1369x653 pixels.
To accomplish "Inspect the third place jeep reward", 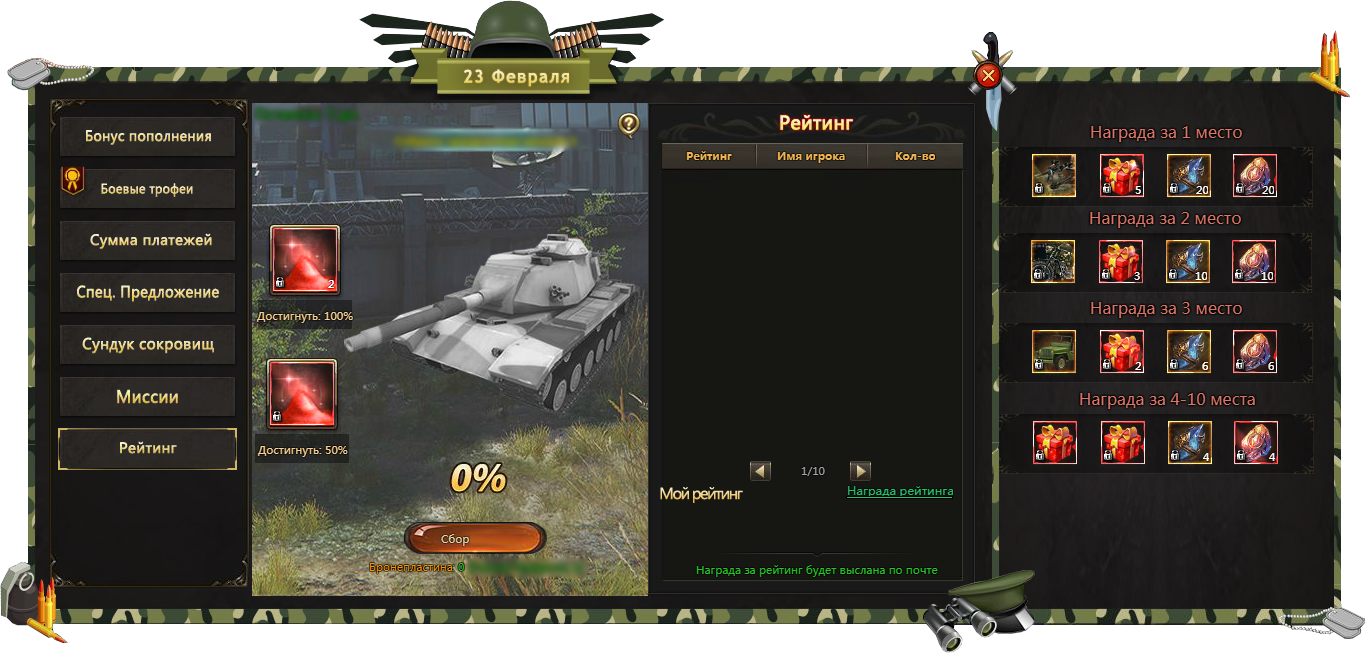I will point(1054,352).
